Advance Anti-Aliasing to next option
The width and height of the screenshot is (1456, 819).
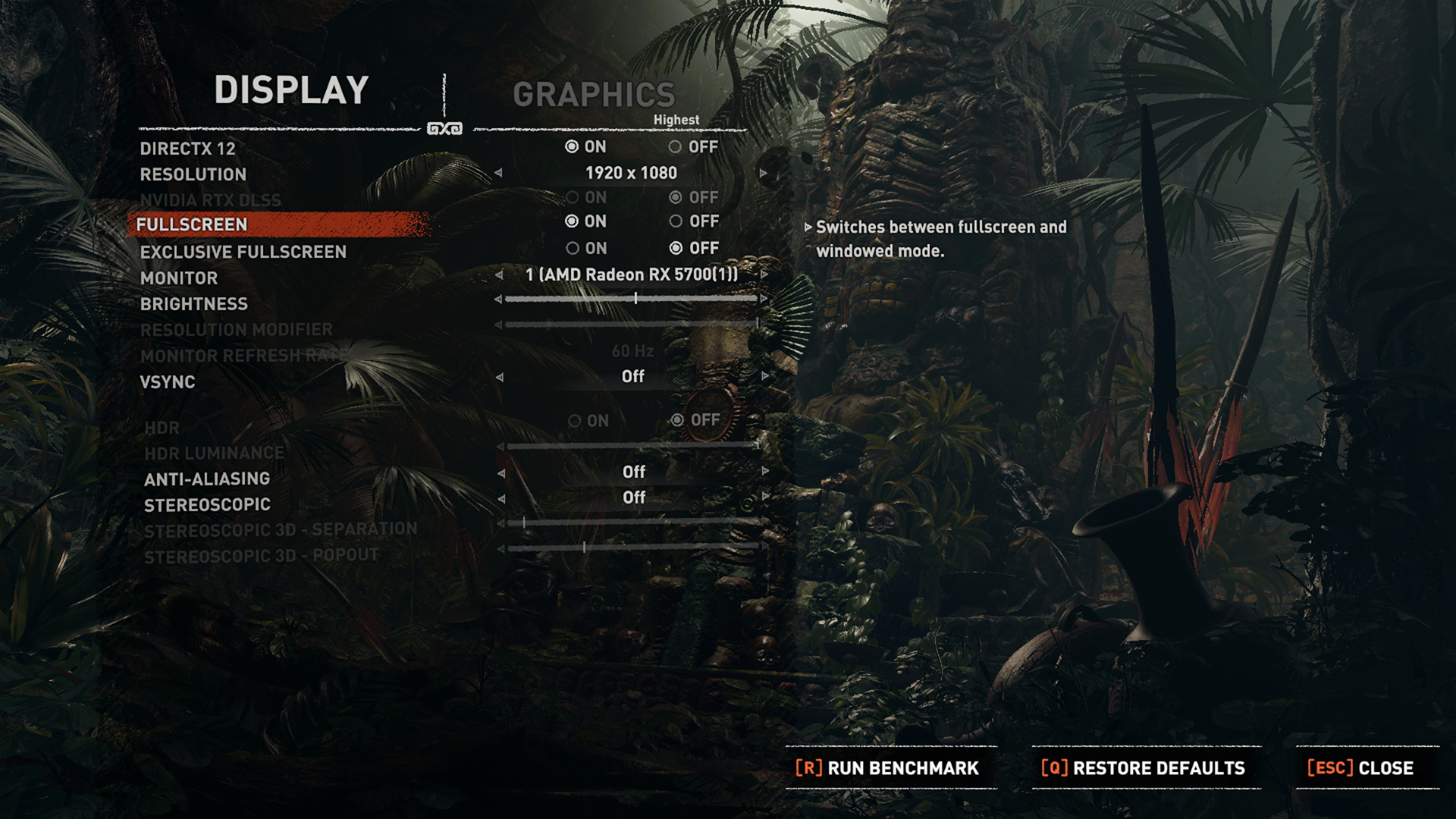765,472
